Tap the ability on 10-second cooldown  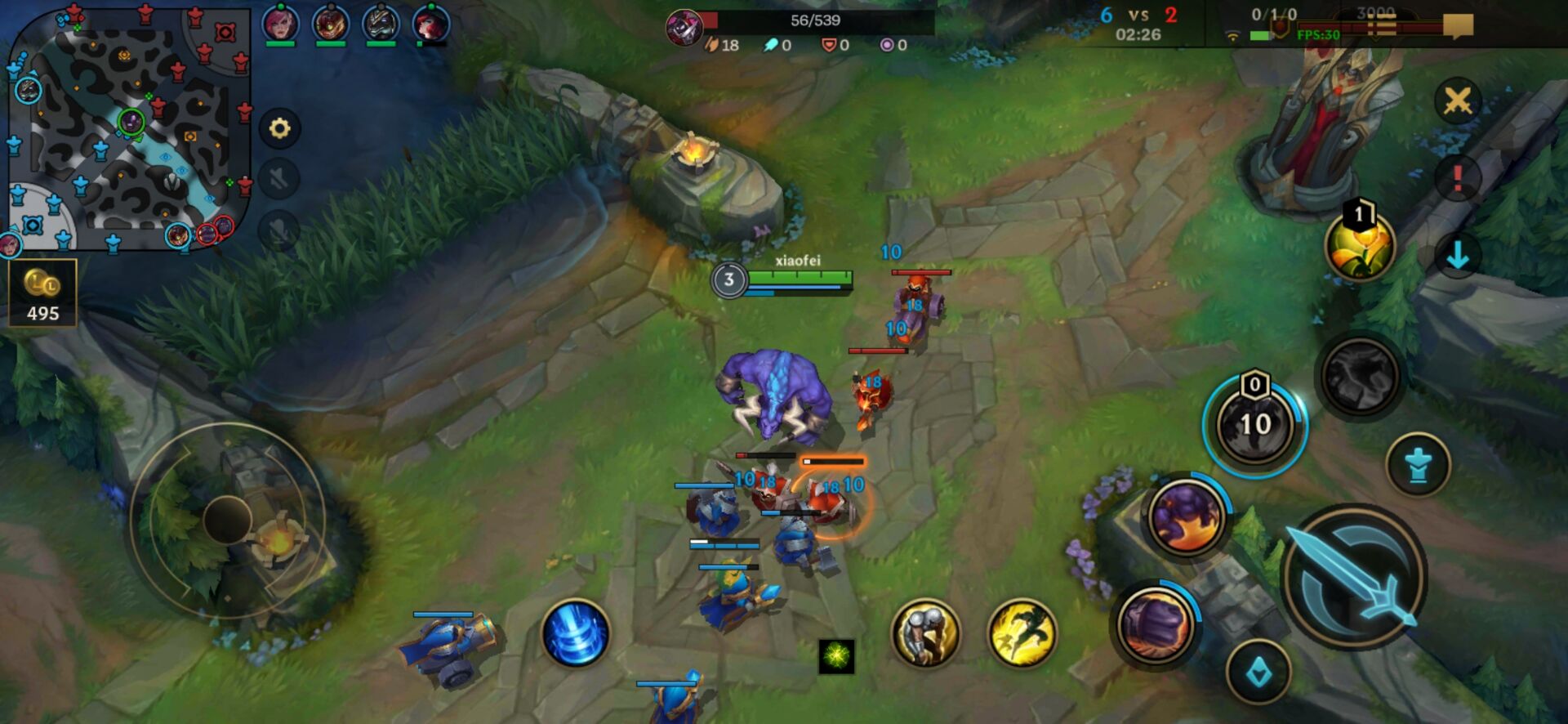coord(1255,425)
